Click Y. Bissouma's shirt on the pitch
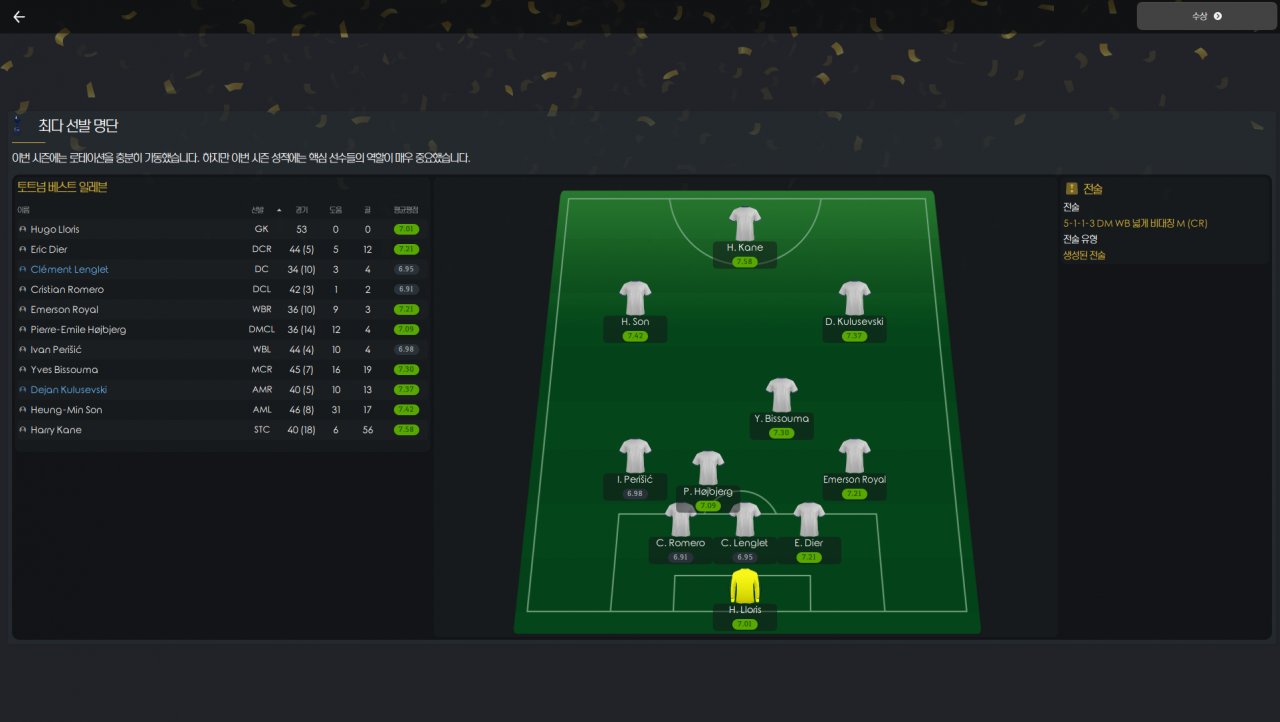Screen dimensions: 1280x722 781,395
